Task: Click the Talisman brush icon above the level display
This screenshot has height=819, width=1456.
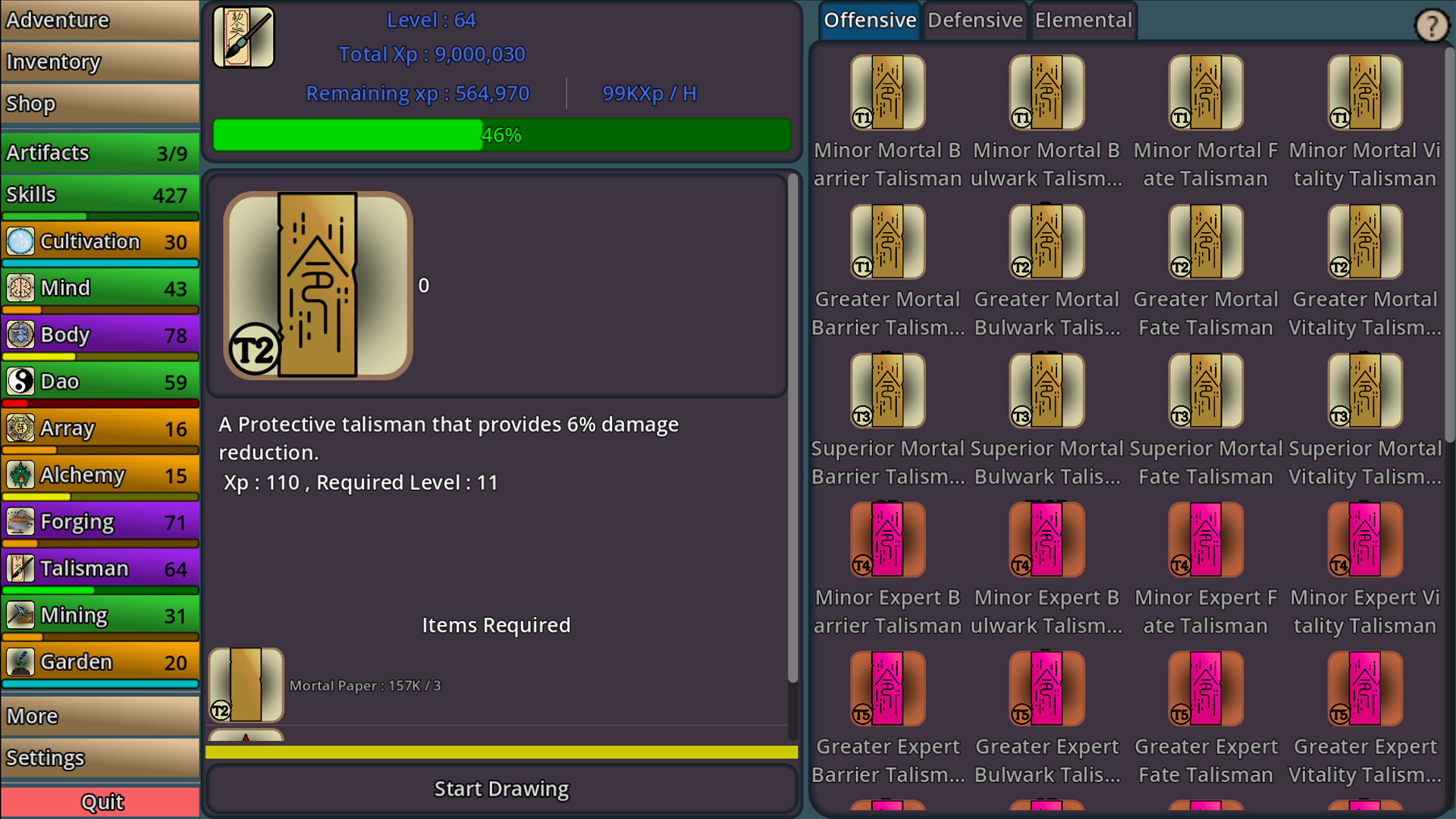Action: [243, 36]
